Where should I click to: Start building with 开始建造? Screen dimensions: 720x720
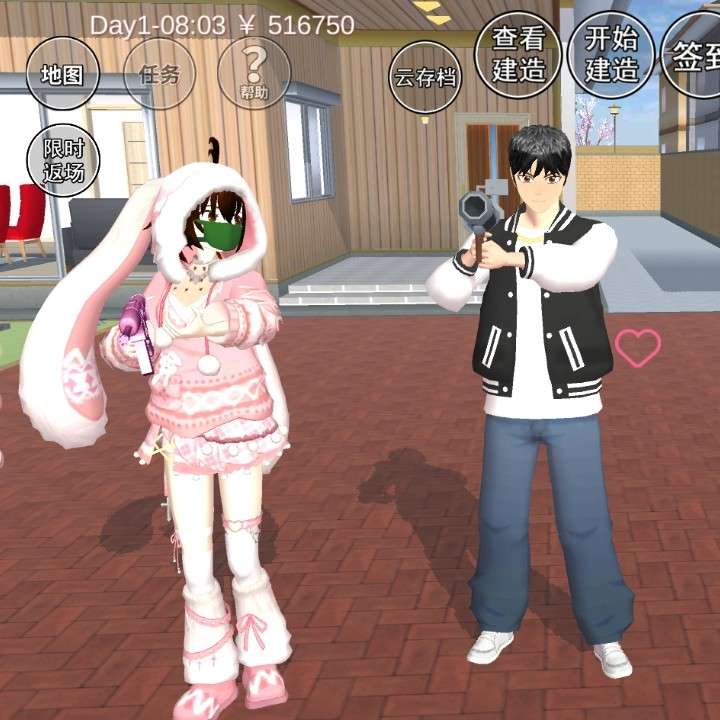point(610,54)
